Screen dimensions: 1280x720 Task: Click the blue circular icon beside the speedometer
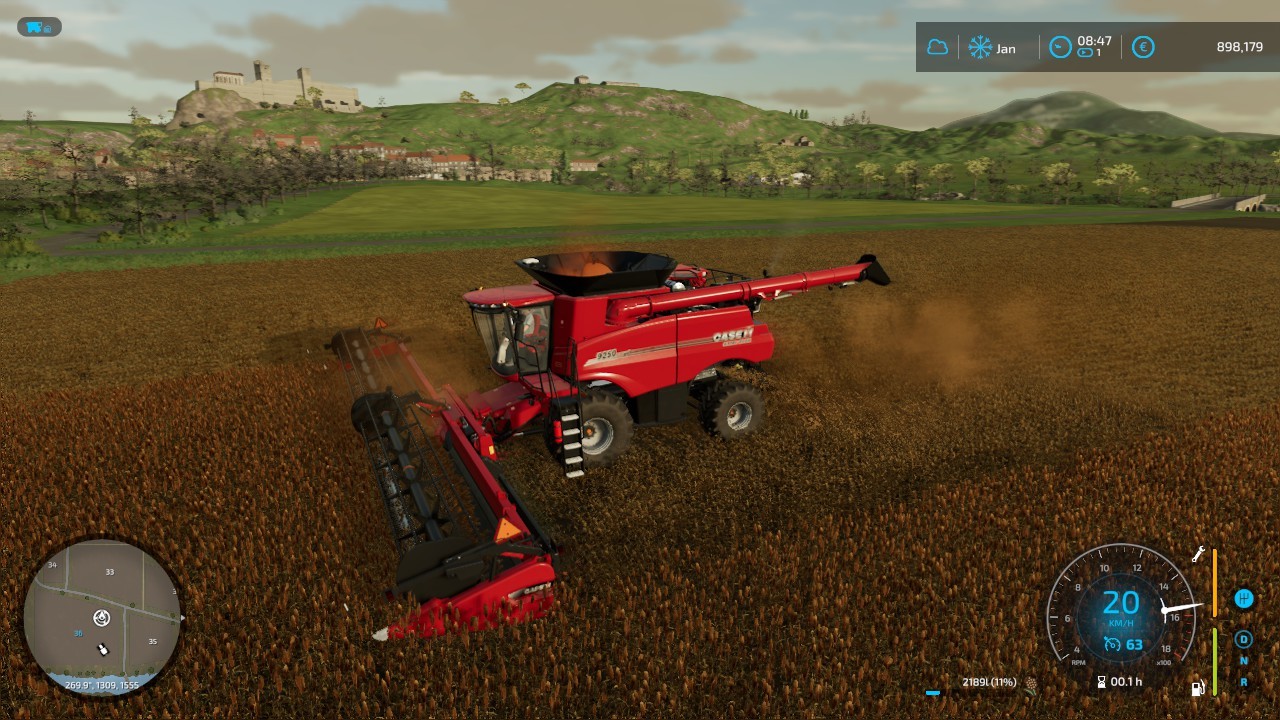click(x=1244, y=599)
